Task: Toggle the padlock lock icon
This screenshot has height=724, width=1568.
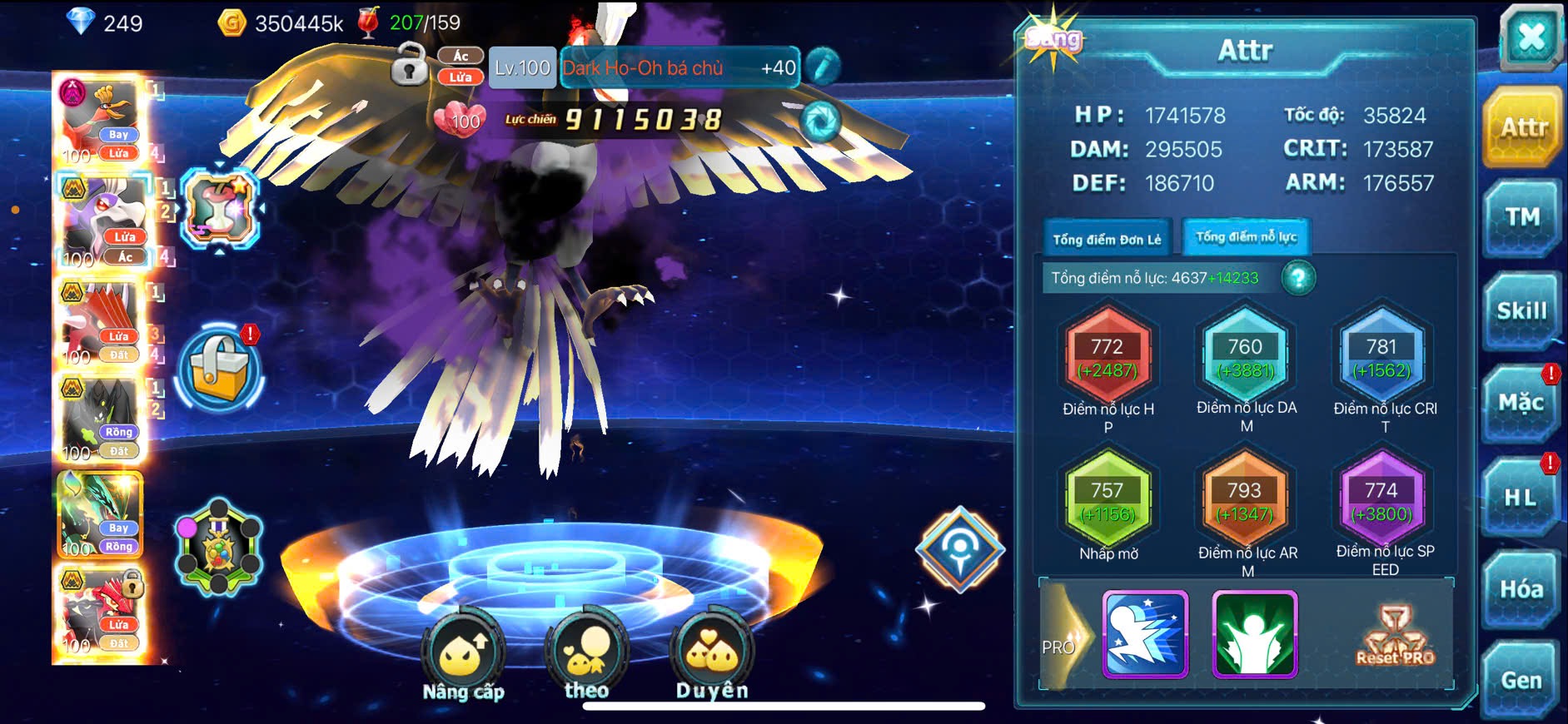Action: pos(409,67)
